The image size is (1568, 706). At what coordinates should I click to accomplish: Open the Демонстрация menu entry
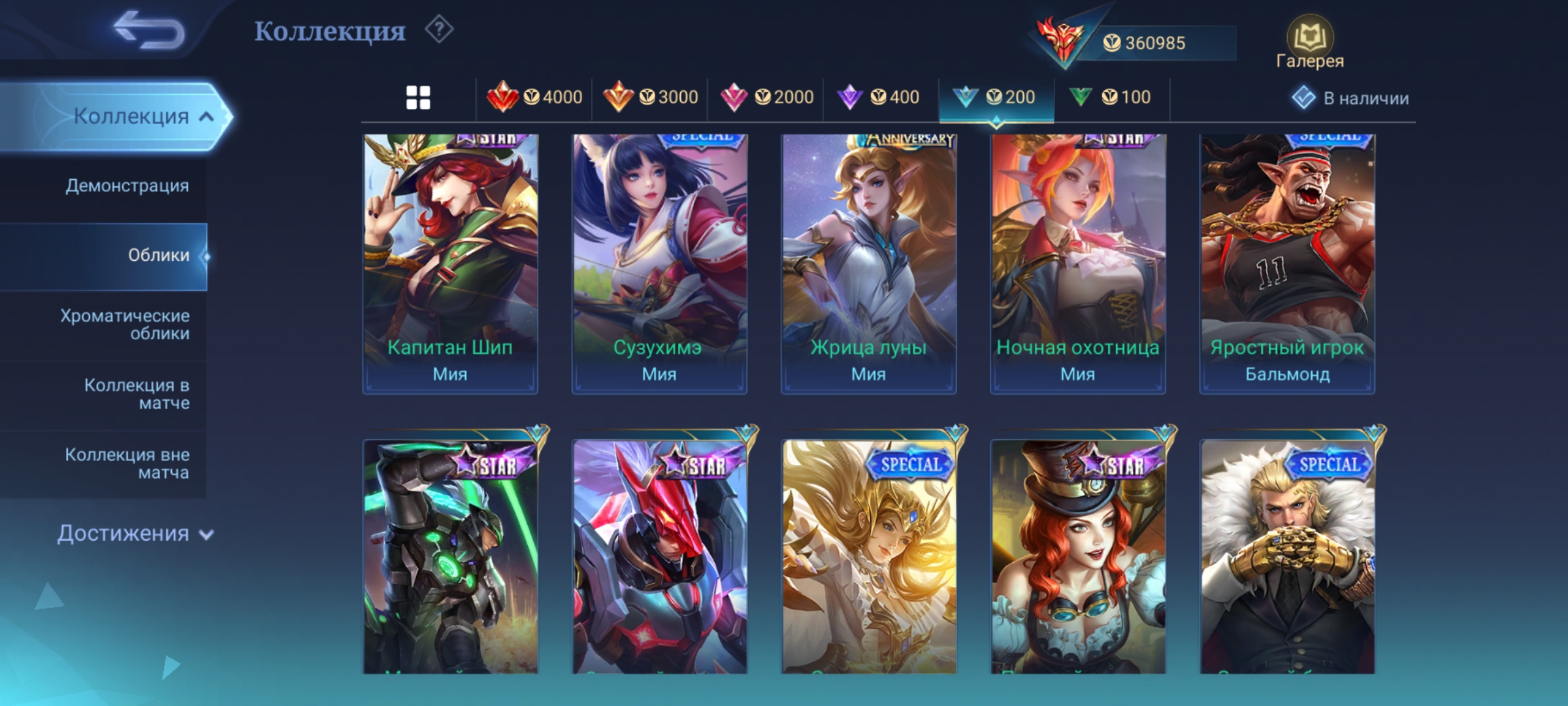(x=127, y=186)
